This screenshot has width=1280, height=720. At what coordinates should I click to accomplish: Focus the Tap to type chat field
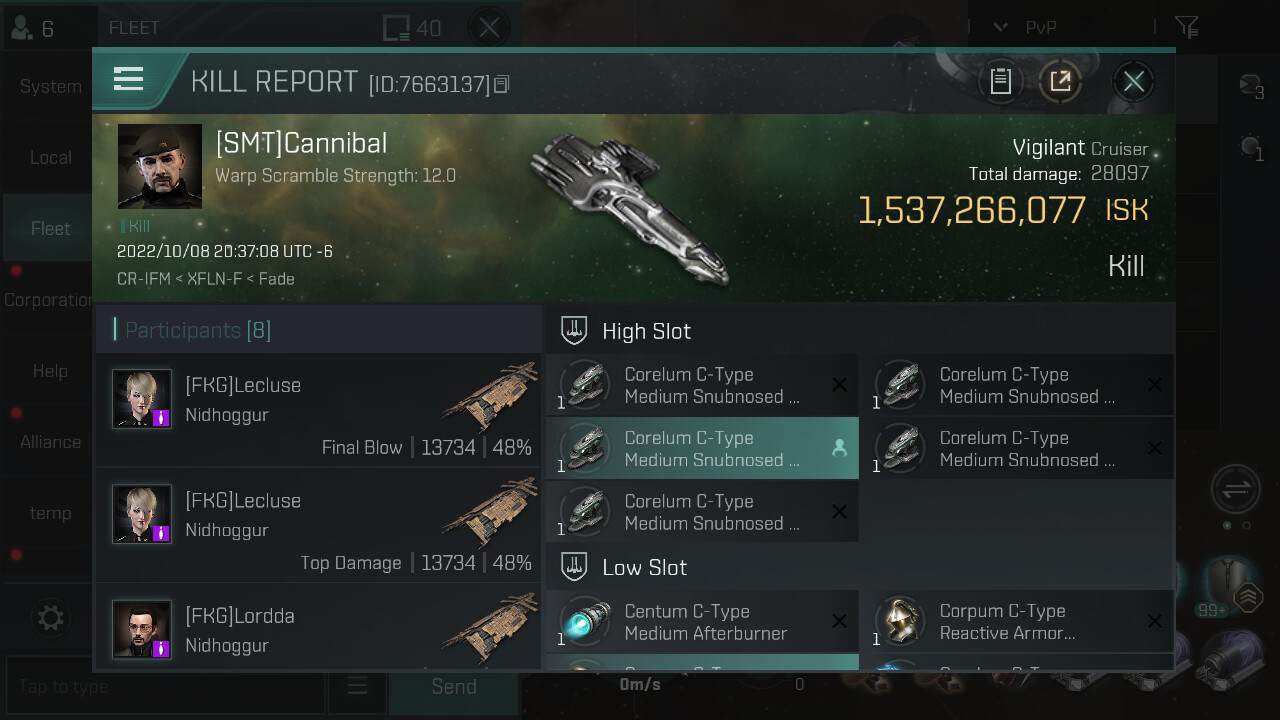click(x=165, y=687)
